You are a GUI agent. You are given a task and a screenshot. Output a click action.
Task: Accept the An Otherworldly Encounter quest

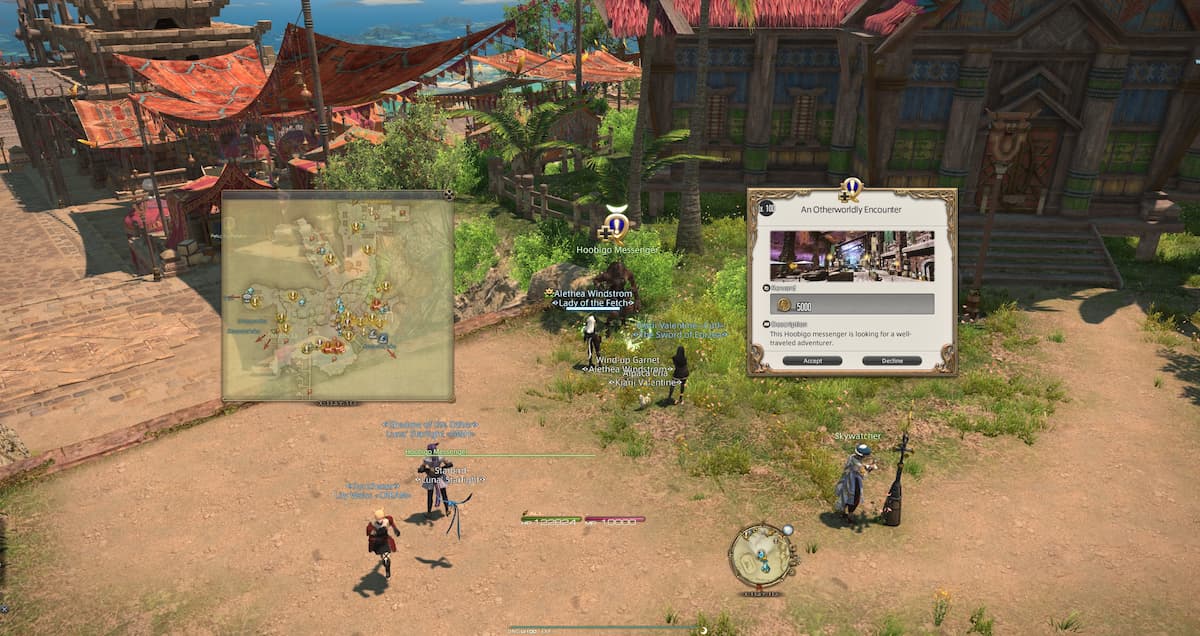click(x=812, y=360)
